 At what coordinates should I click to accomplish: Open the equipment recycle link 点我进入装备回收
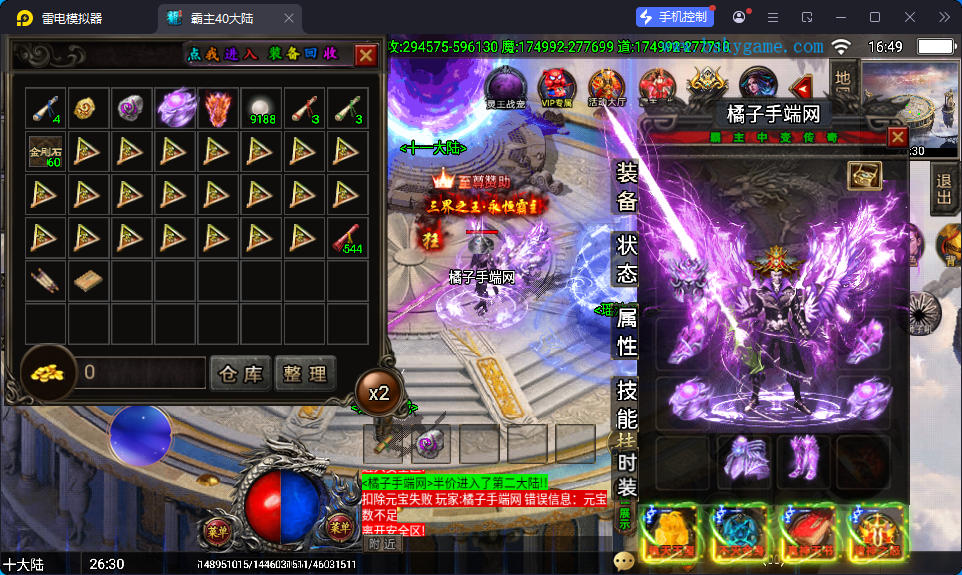point(264,54)
